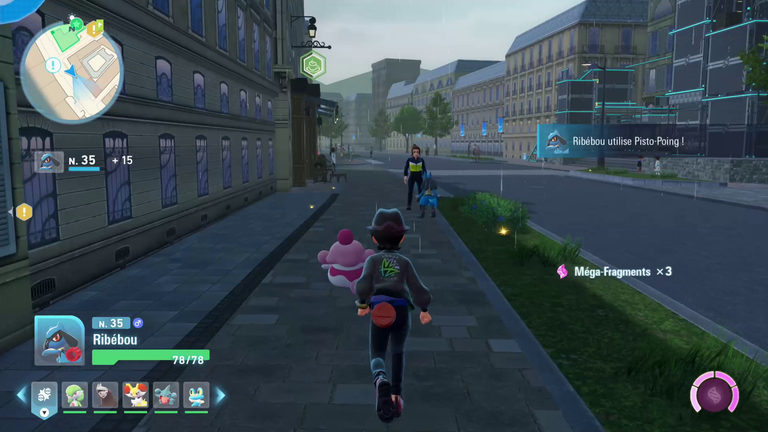Switch to Gible in the party bar
The image size is (768, 432).
[x=166, y=395]
